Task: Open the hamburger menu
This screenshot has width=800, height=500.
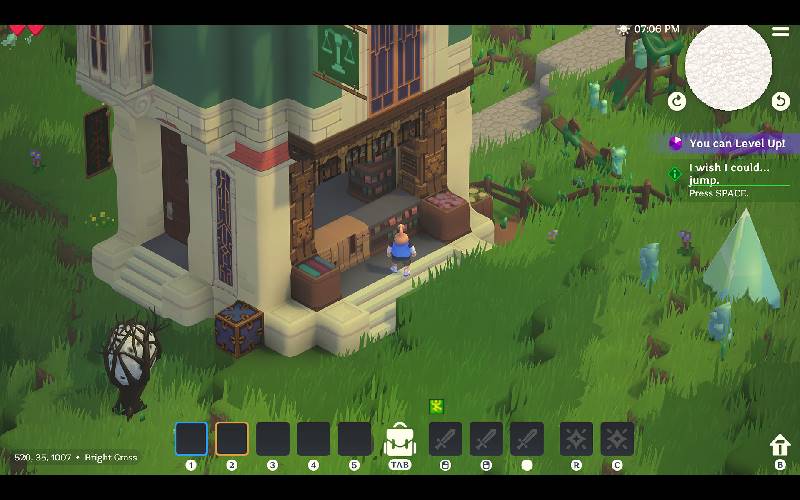Action: coord(780,31)
